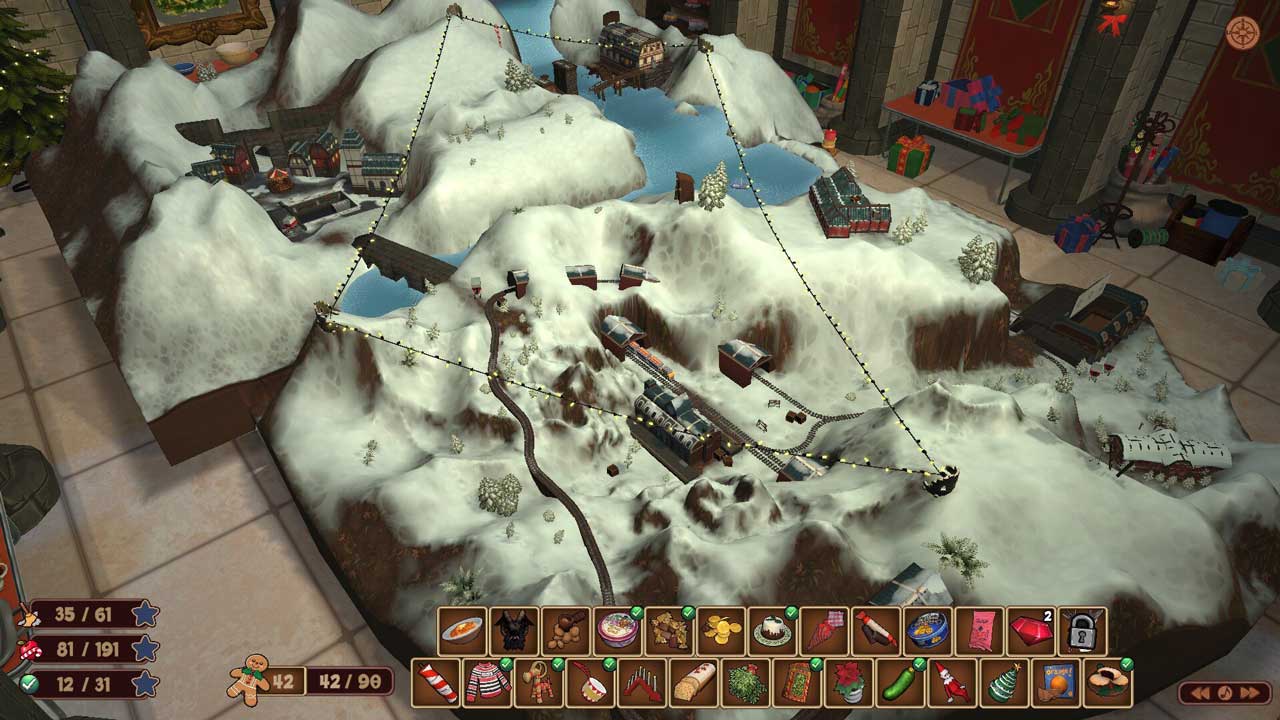Click the red ruby gem slot

[1031, 631]
